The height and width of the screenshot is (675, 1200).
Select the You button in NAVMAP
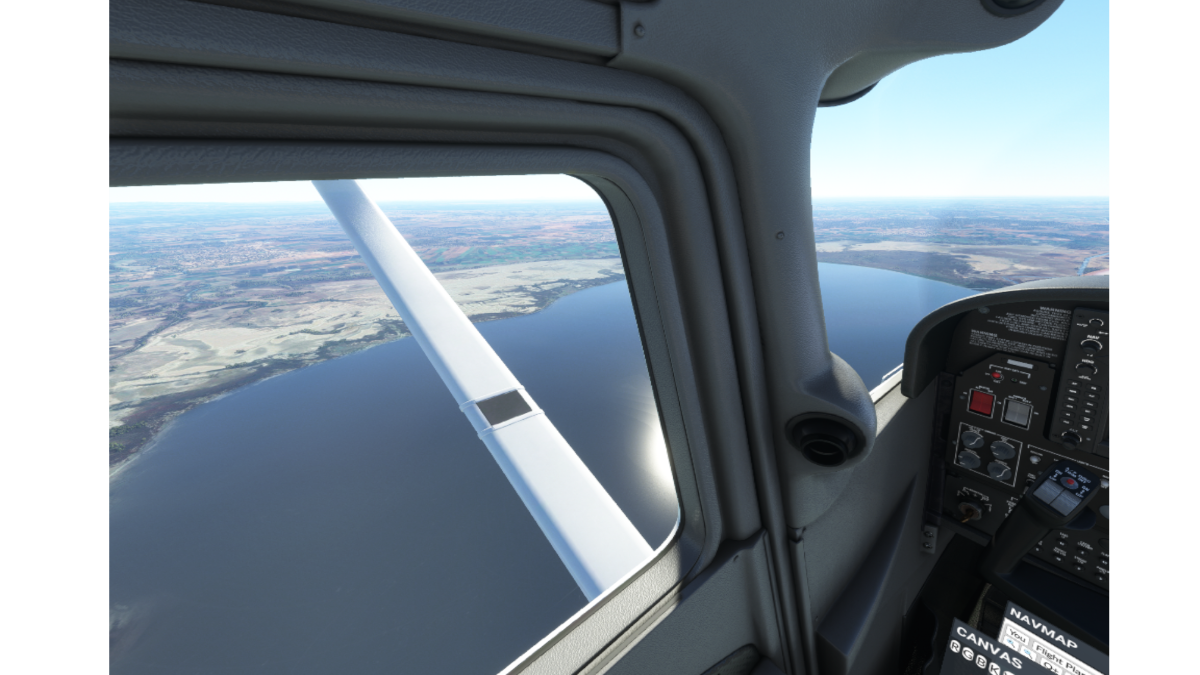click(x=1017, y=637)
